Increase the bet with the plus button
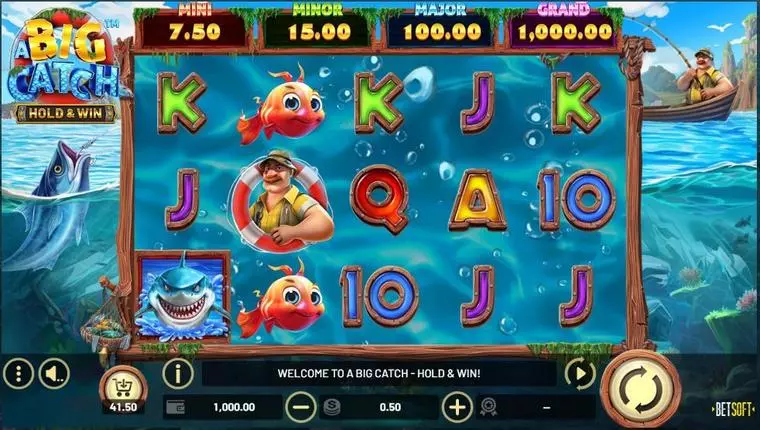Viewport: 760px width, 430px height. (x=457, y=407)
